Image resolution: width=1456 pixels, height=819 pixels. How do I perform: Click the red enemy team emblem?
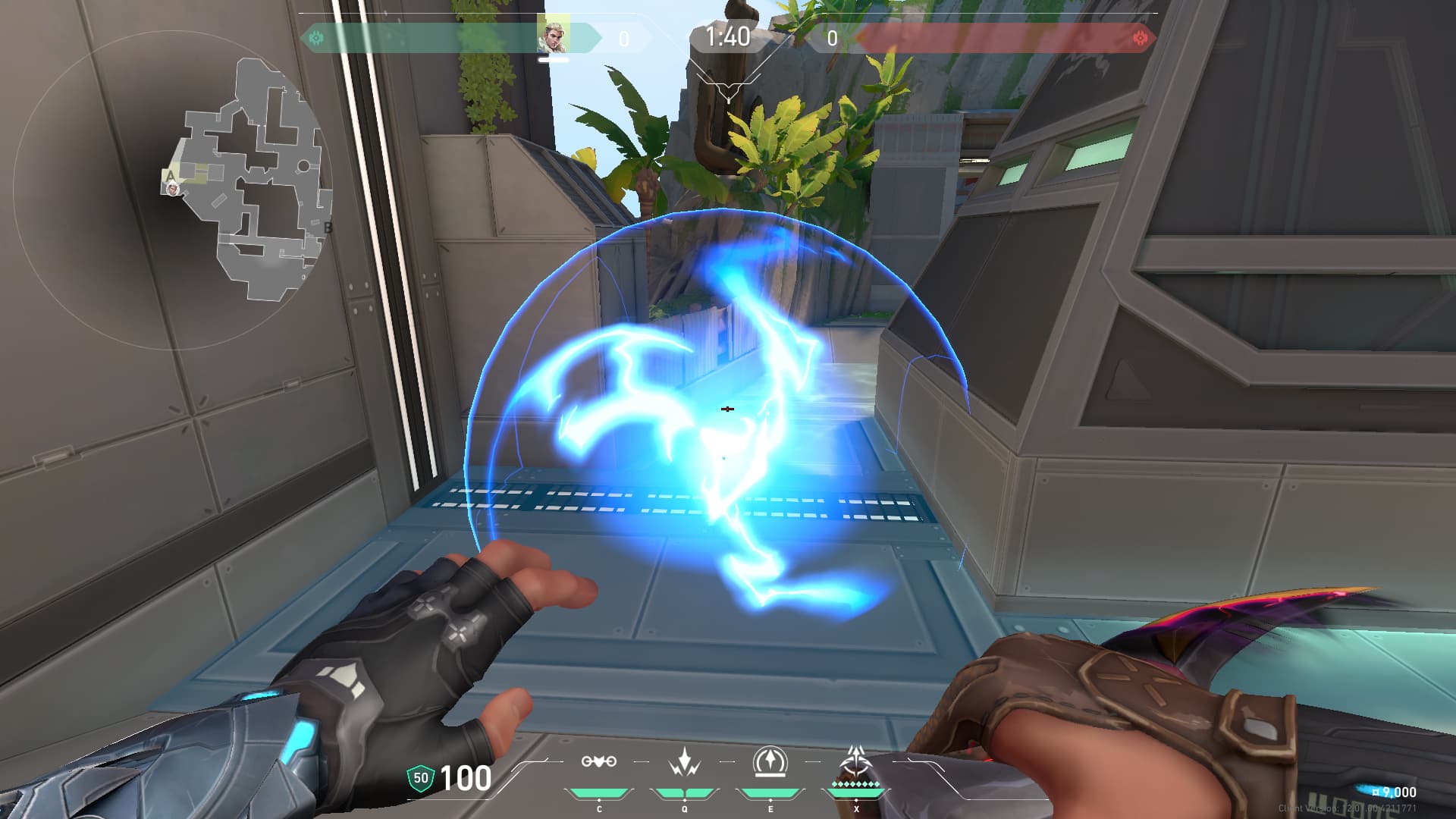[x=1139, y=38]
